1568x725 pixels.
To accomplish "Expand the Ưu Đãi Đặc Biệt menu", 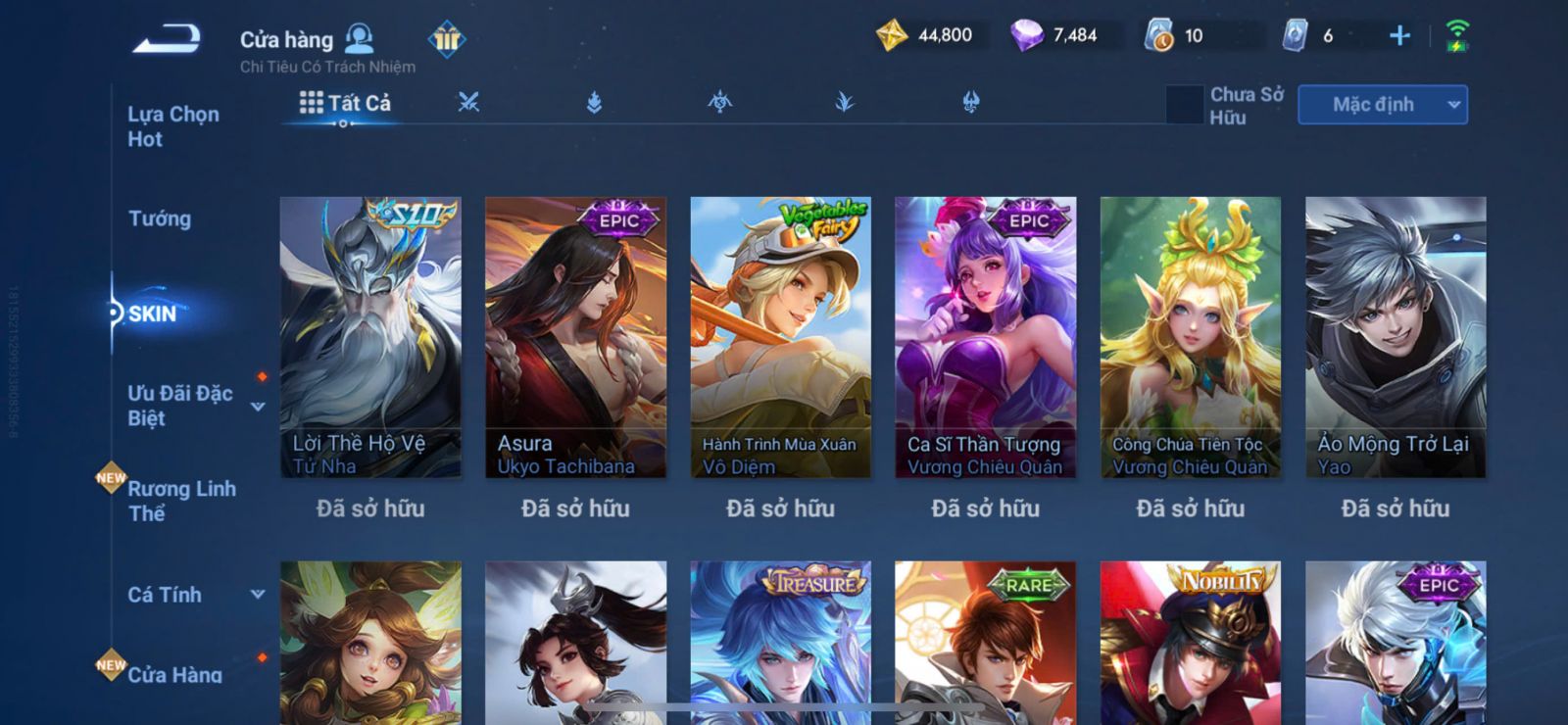I will coord(258,407).
